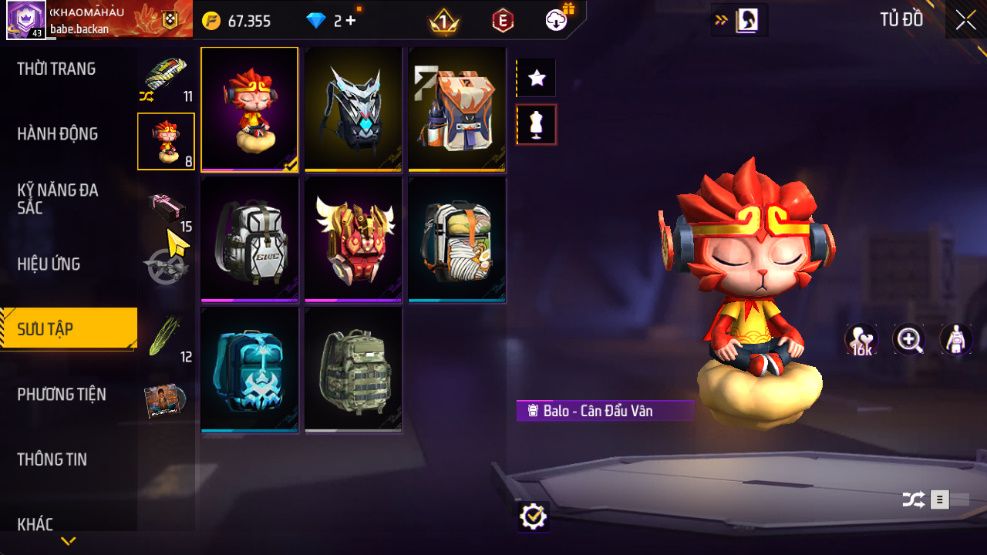Viewport: 987px width, 555px height.
Task: Open the Thông Tin section
Action: click(52, 459)
